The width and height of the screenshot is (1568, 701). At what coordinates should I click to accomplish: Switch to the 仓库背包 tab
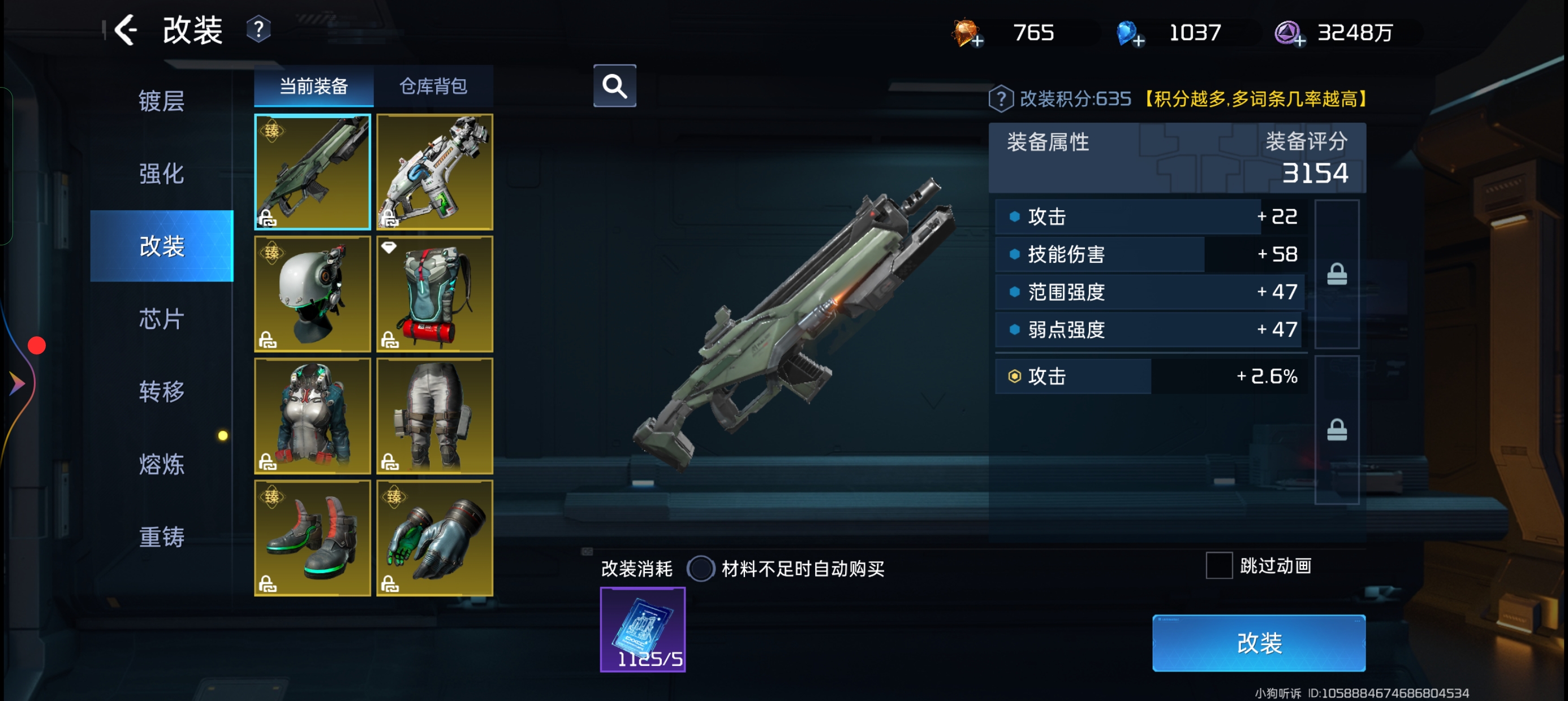pyautogui.click(x=433, y=86)
